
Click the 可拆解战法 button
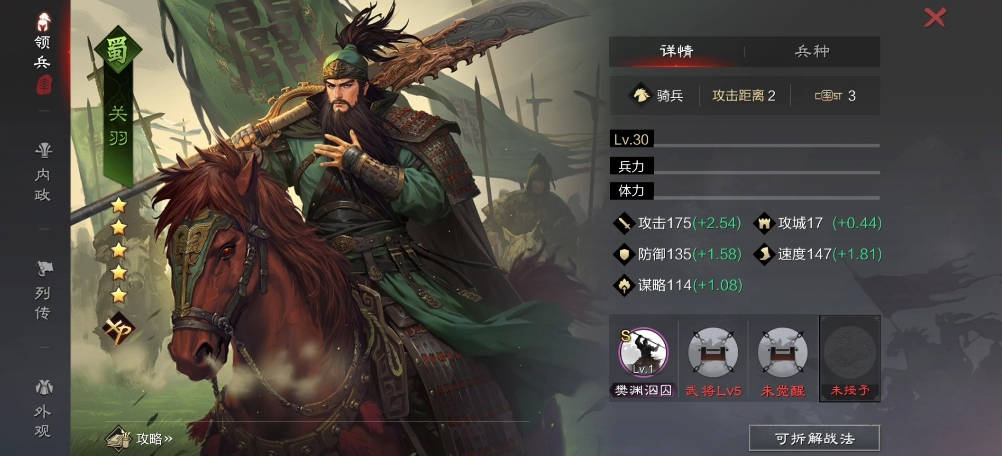click(x=814, y=438)
